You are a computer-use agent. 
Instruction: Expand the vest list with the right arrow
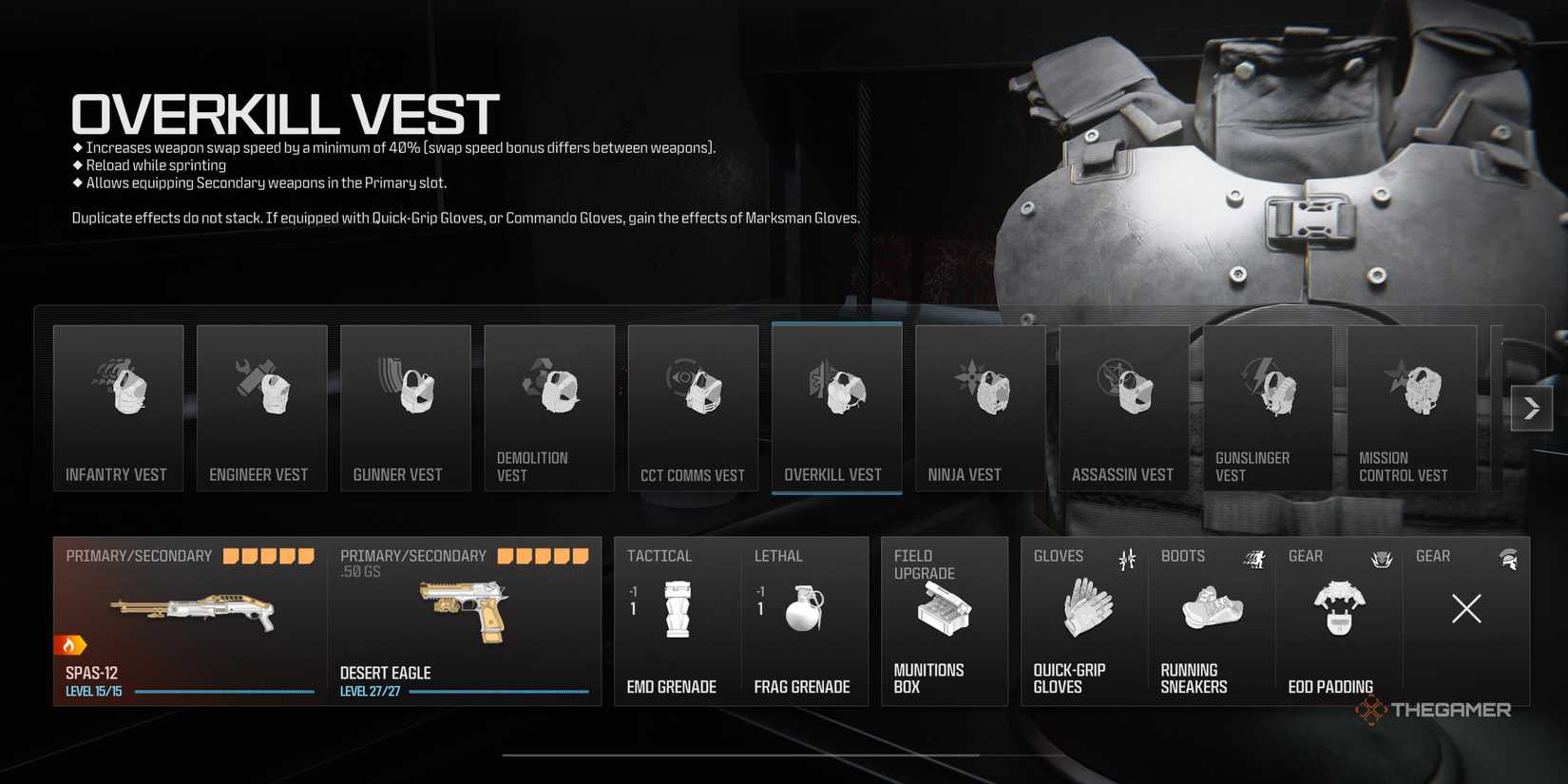pyautogui.click(x=1532, y=408)
